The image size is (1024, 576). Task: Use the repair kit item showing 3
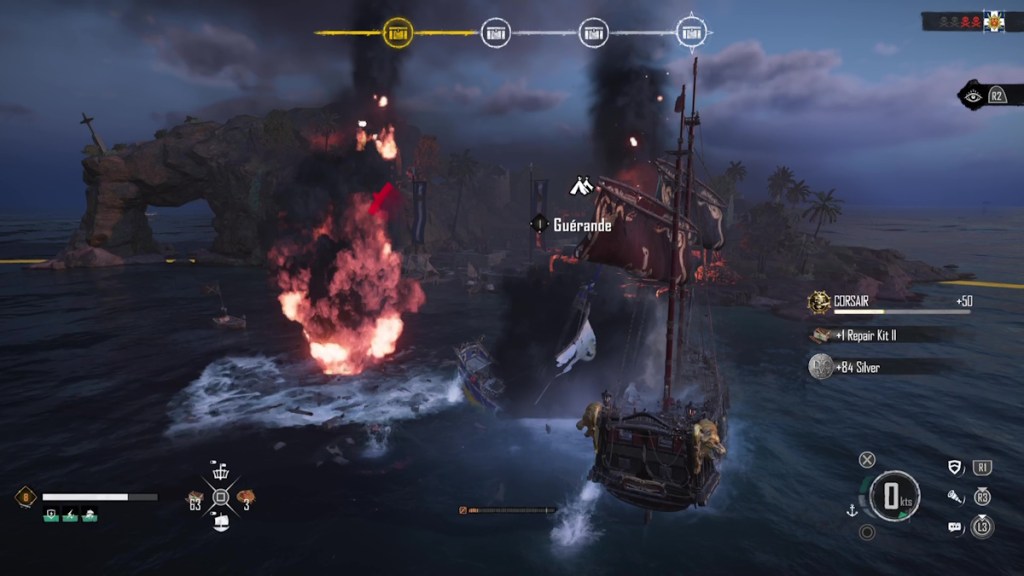245,496
